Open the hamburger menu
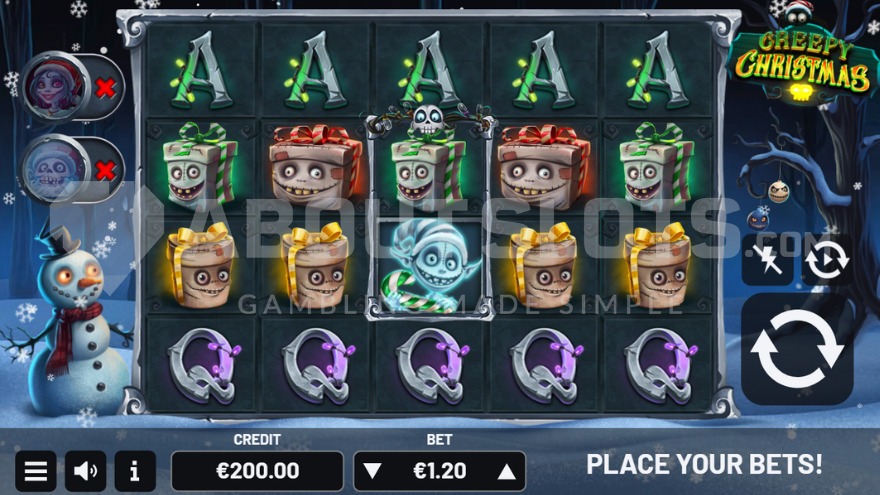Image resolution: width=880 pixels, height=495 pixels. (x=35, y=471)
